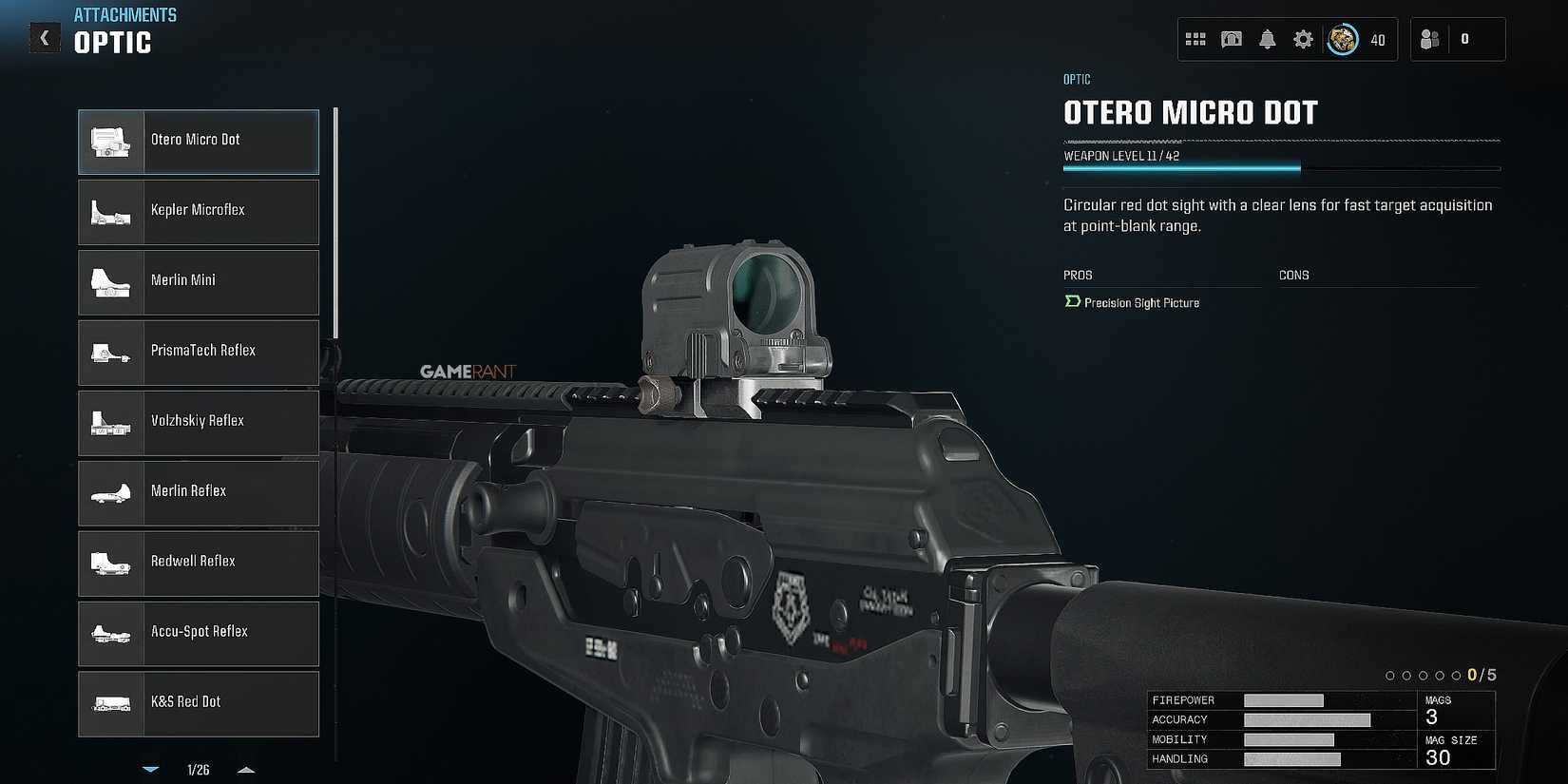This screenshot has width=1568, height=784.
Task: Open the voice chat channel icon
Action: coord(1231,39)
